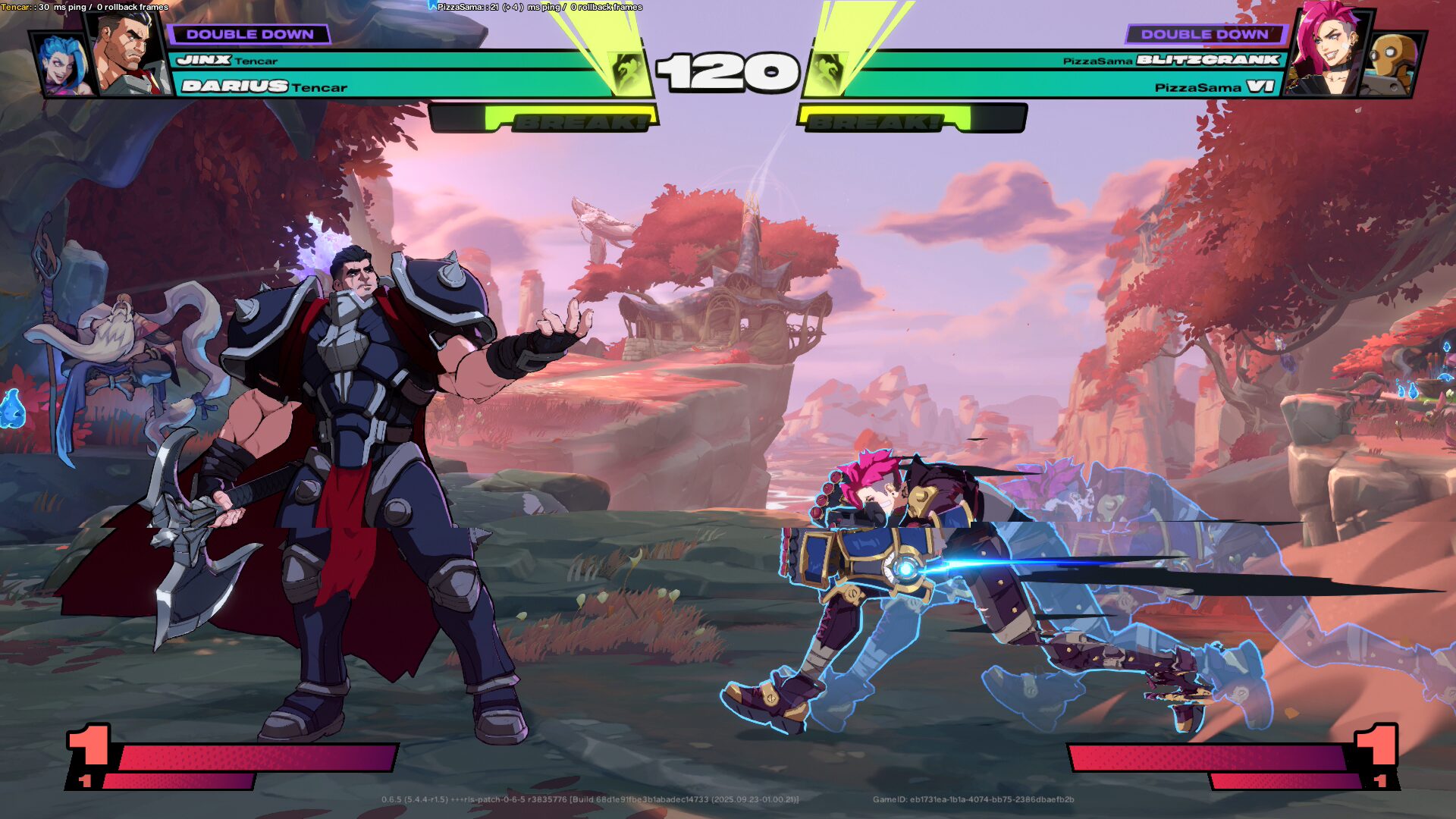Select Blitzcrank's portrait icon
This screenshot has width=1456, height=819.
(x=1392, y=64)
